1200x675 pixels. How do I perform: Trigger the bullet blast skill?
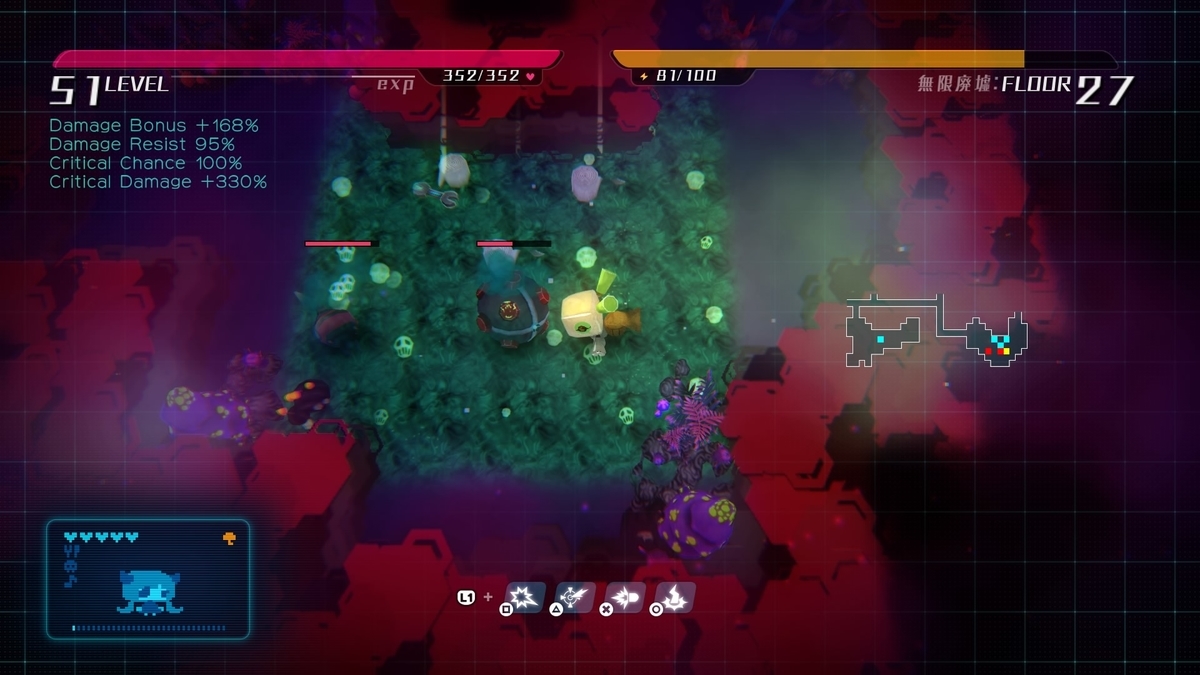pyautogui.click(x=627, y=597)
